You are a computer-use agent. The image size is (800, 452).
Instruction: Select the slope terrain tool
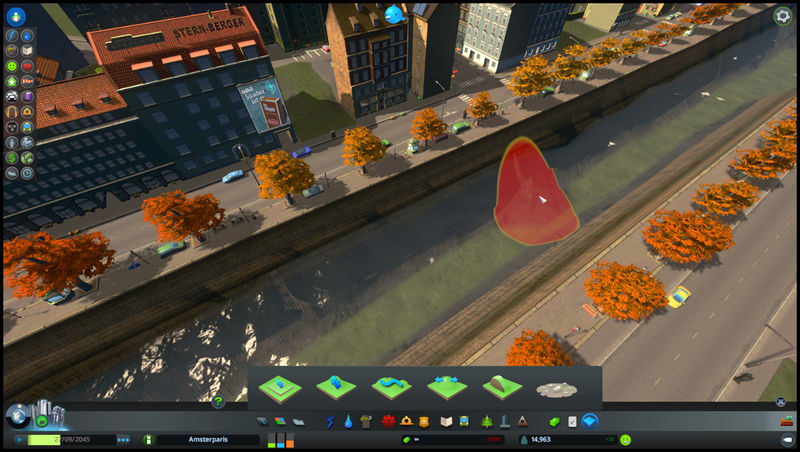[503, 386]
